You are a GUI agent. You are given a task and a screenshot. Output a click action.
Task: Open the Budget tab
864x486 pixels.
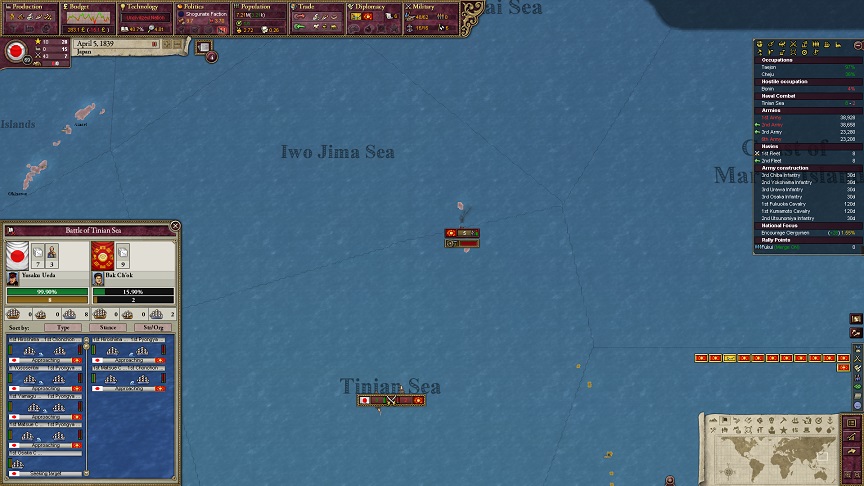88,7
